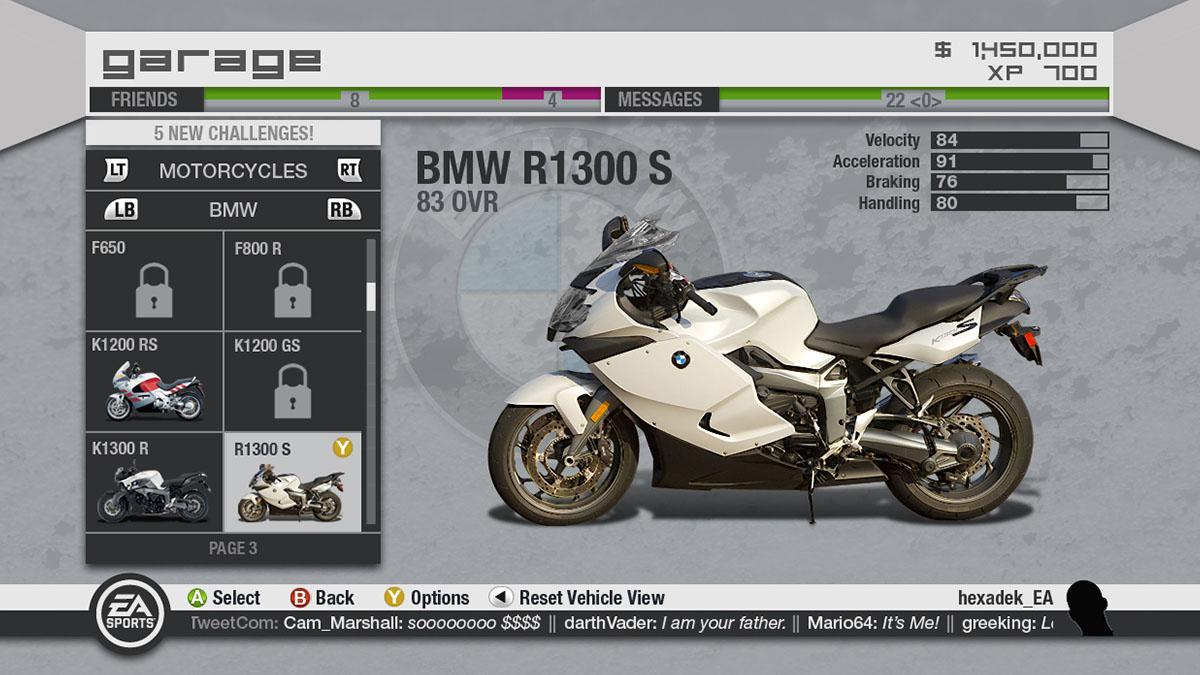Open the hexadek_EA player profile
The image size is (1200, 675).
tap(1005, 598)
